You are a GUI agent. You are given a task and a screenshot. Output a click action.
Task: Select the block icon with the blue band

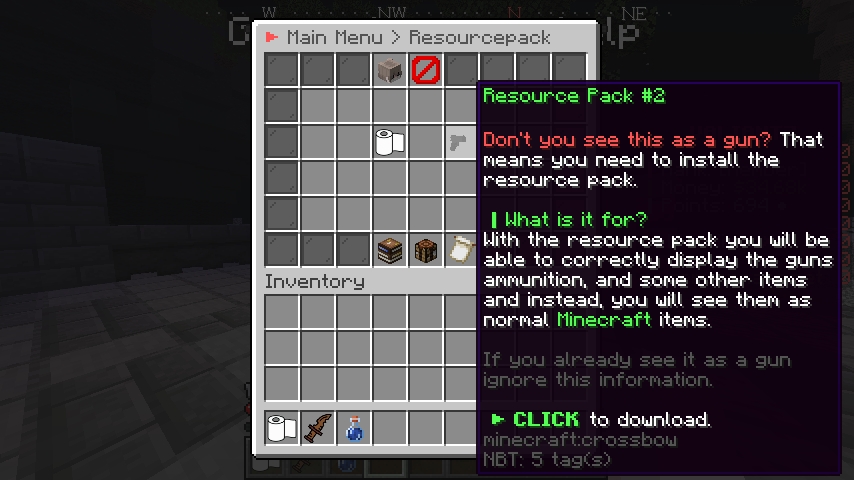tap(390, 250)
